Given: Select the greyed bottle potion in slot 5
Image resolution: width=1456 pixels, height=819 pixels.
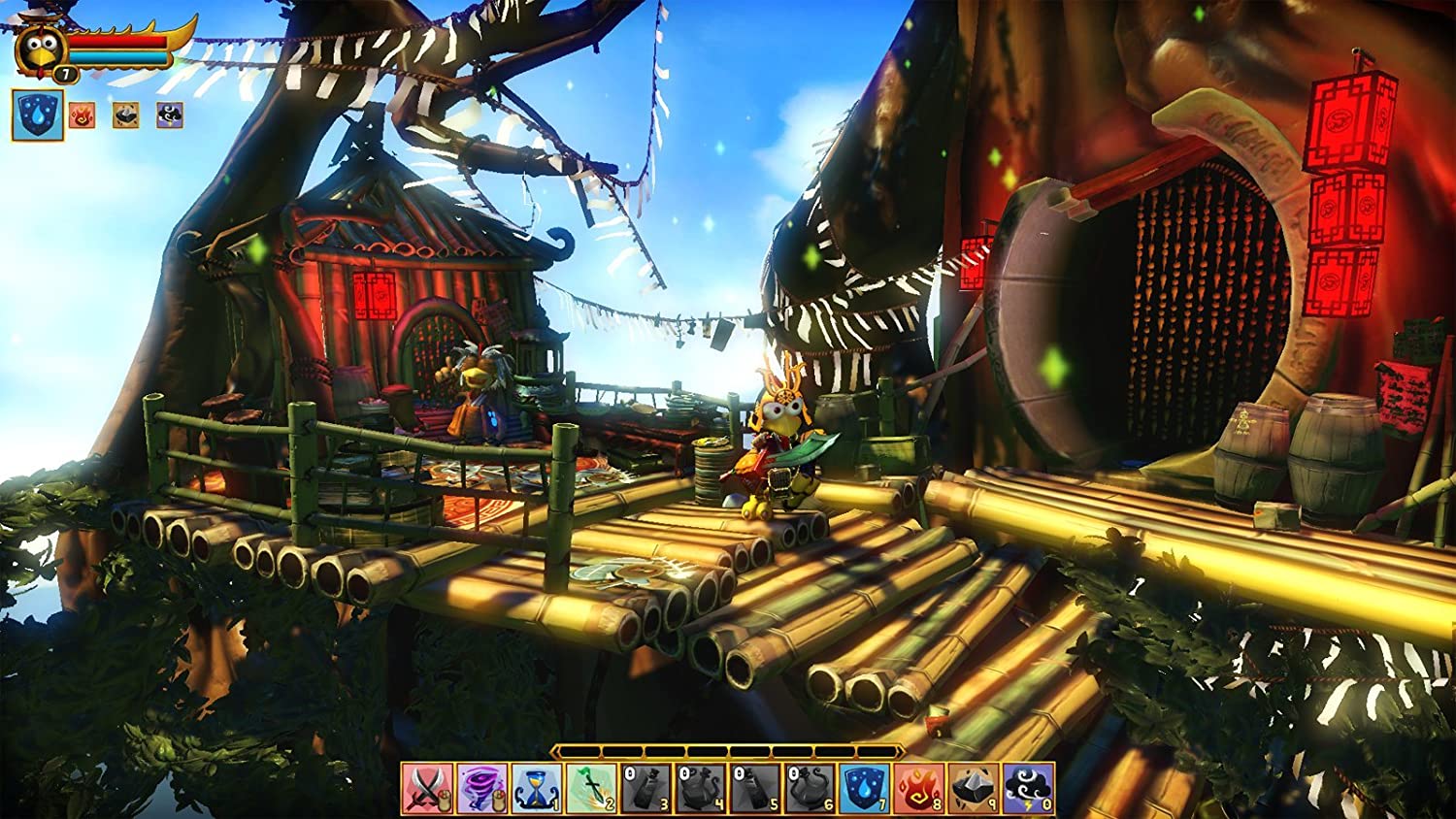Looking at the screenshot, I should pos(755,788).
